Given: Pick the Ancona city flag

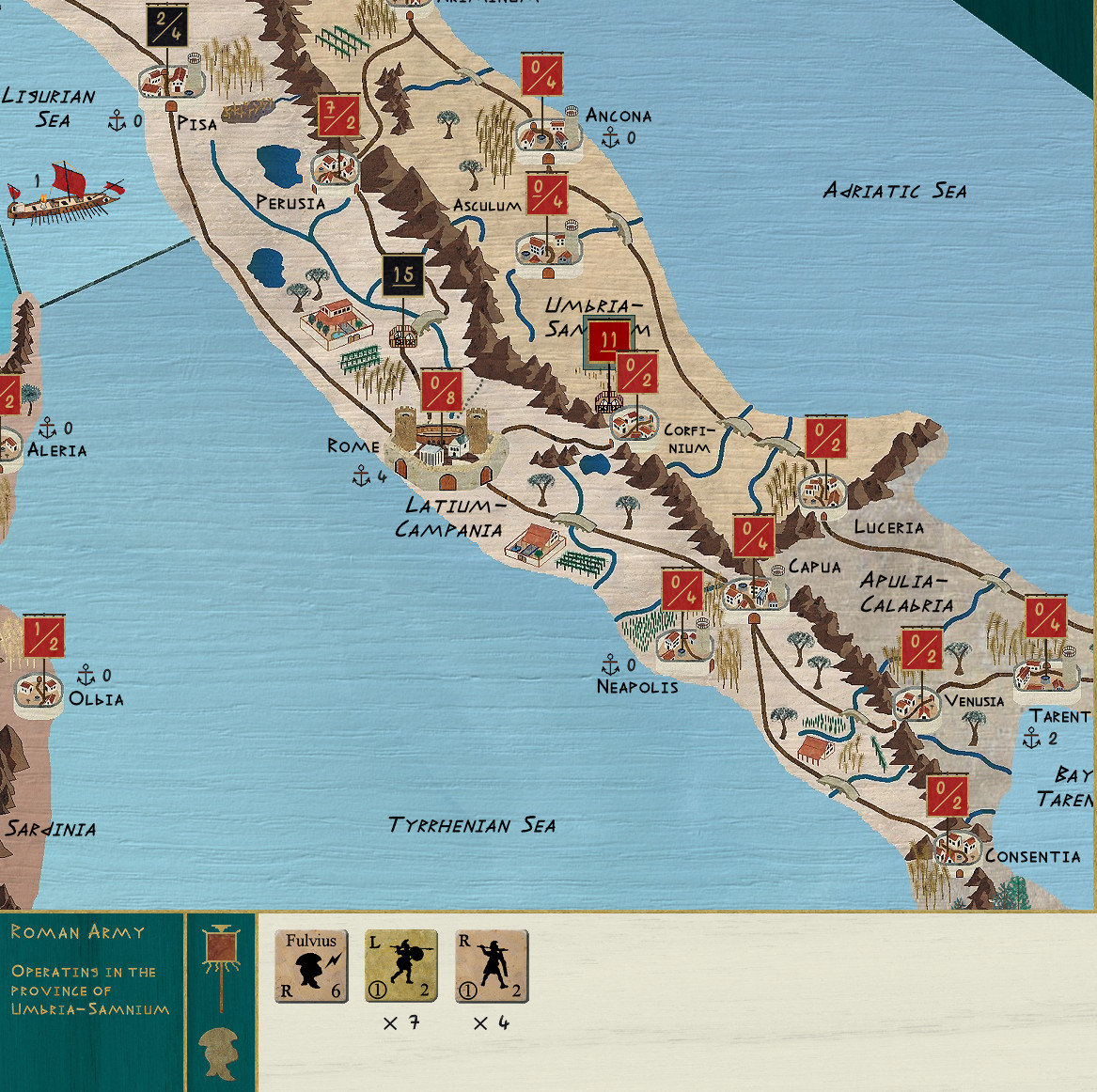Looking at the screenshot, I should tap(542, 75).
